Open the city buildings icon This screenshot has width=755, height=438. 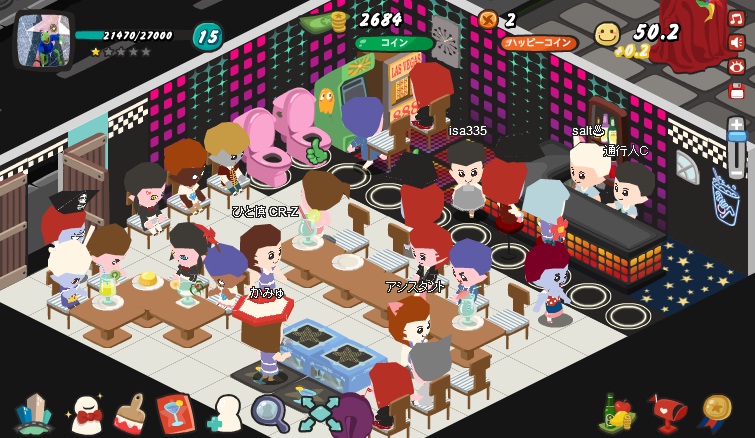pos(34,413)
